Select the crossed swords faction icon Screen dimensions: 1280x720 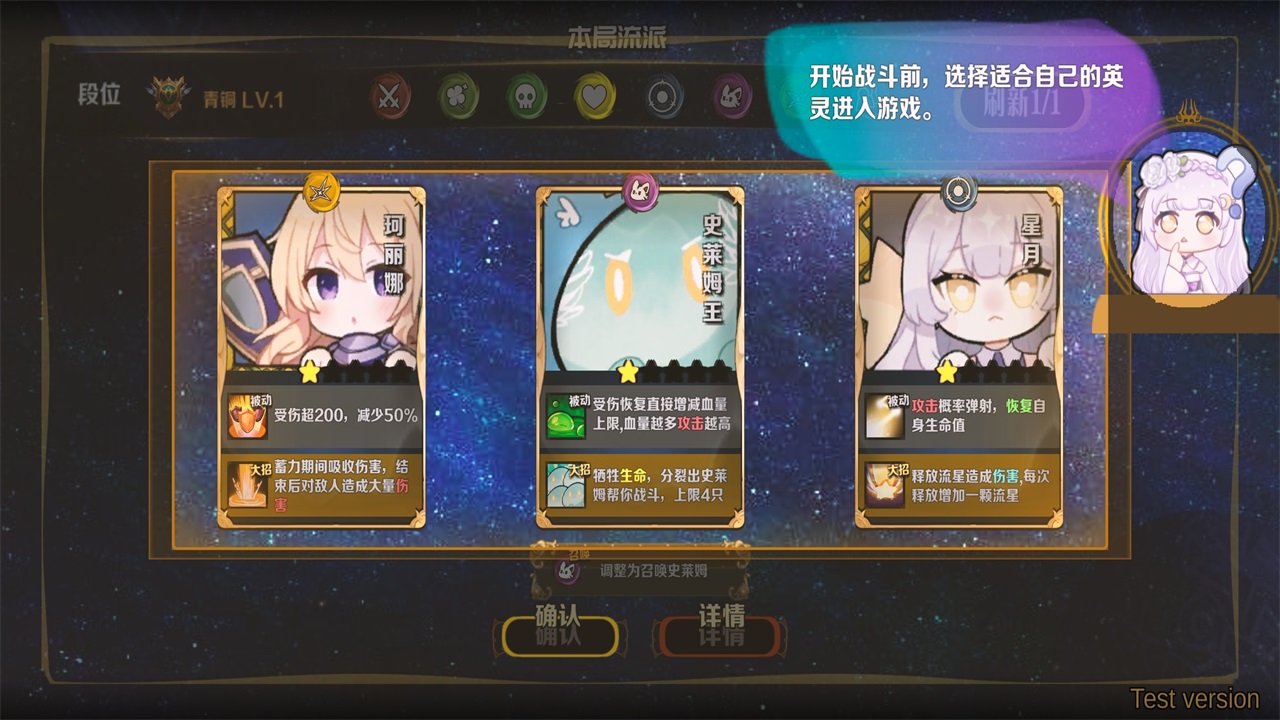[389, 97]
